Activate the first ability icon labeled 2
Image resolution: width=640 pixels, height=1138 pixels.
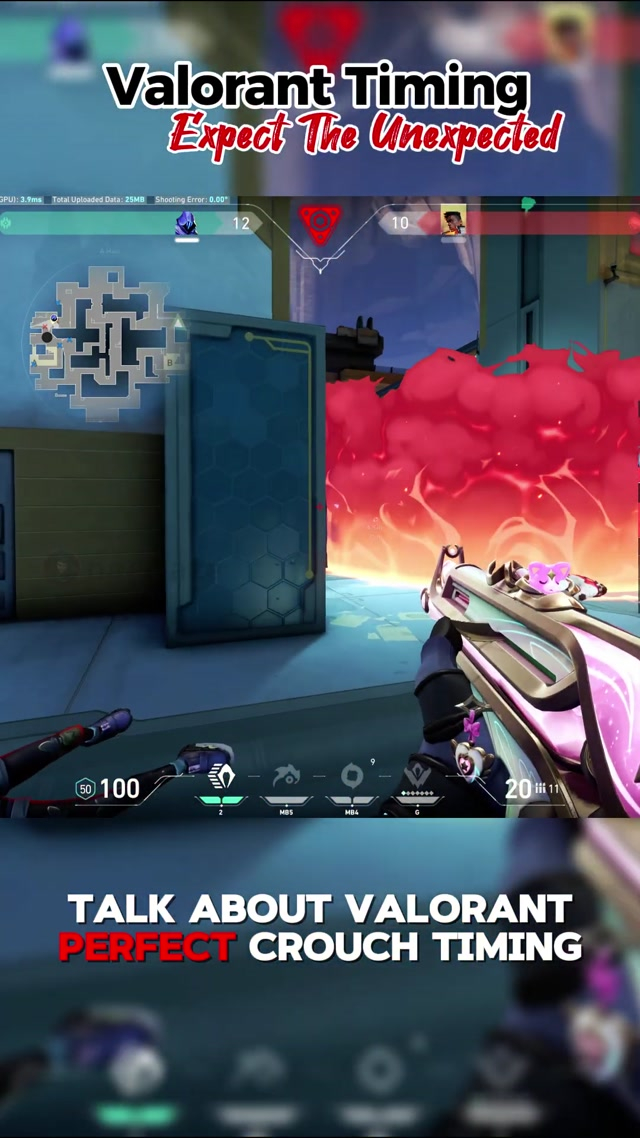[x=221, y=780]
